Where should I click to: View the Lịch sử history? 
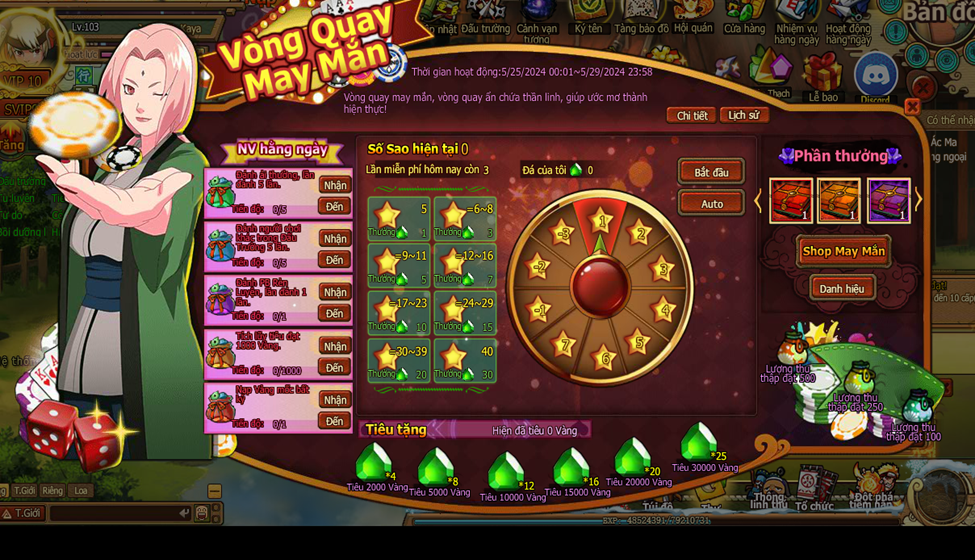click(x=743, y=116)
